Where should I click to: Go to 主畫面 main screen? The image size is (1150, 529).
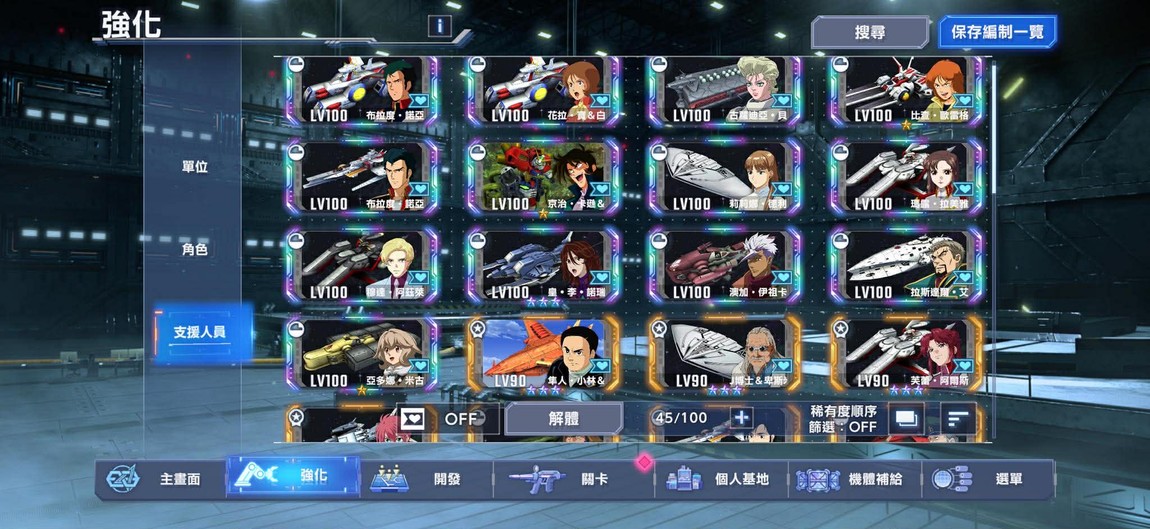[x=162, y=480]
